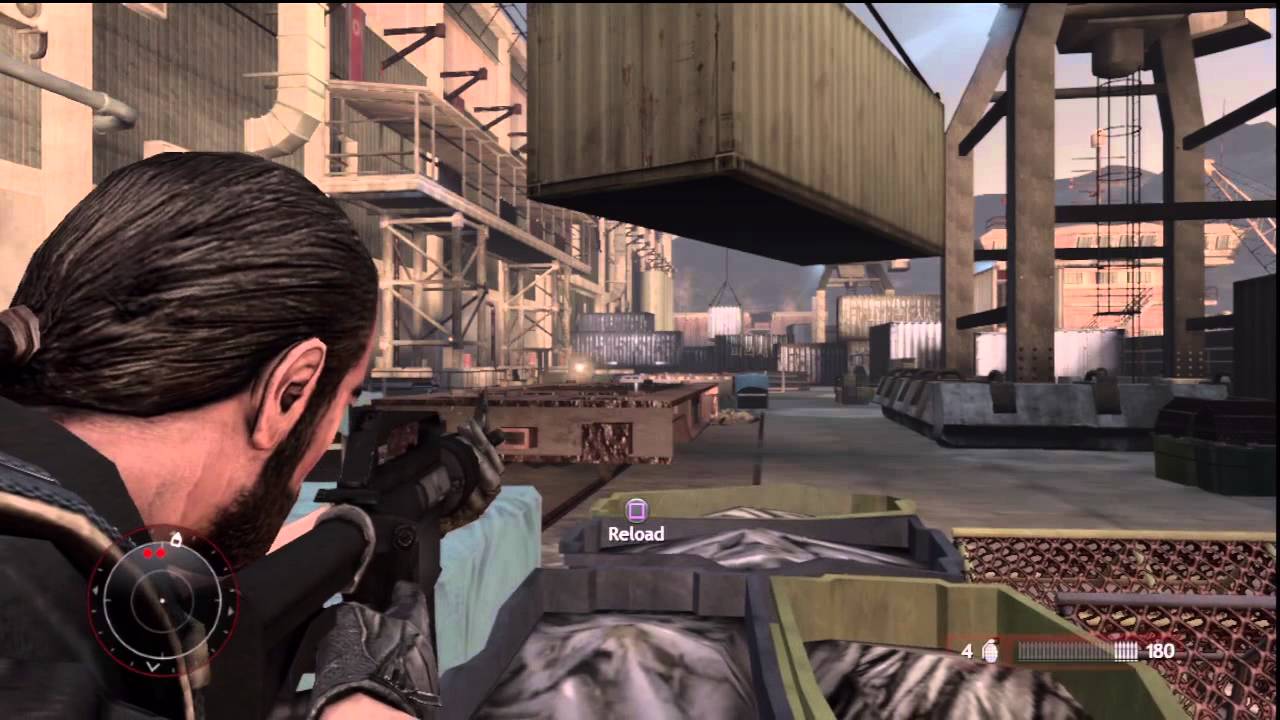
Task: Click the right red enemy blip on radar
Action: coord(161,553)
